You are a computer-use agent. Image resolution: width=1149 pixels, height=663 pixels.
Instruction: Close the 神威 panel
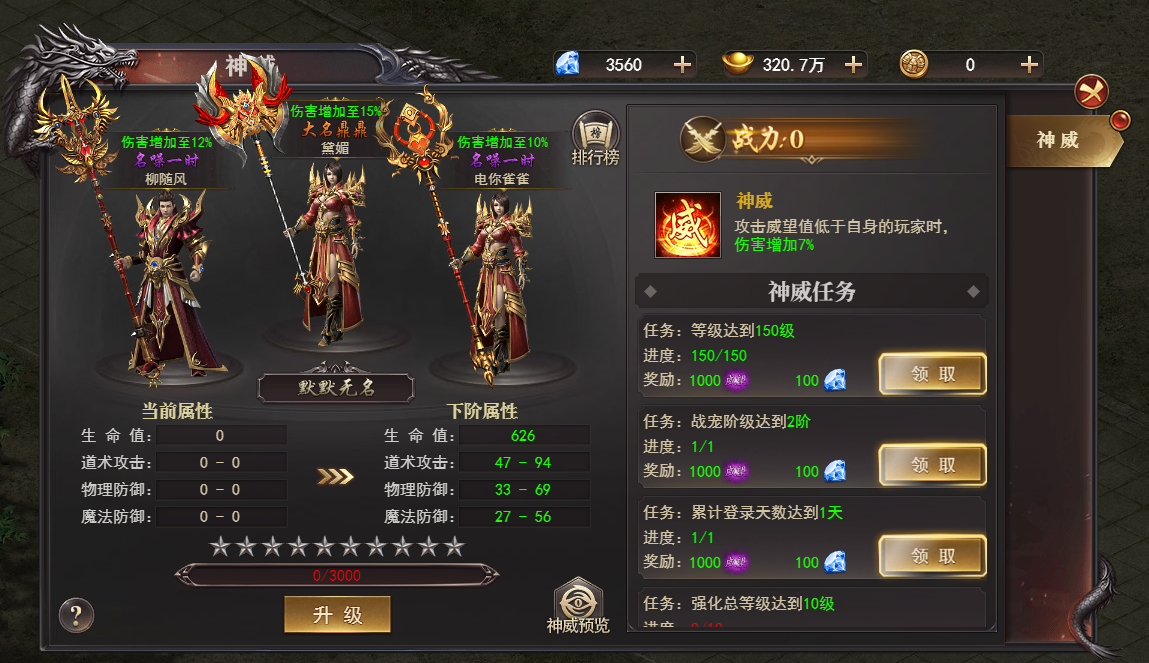(1091, 92)
